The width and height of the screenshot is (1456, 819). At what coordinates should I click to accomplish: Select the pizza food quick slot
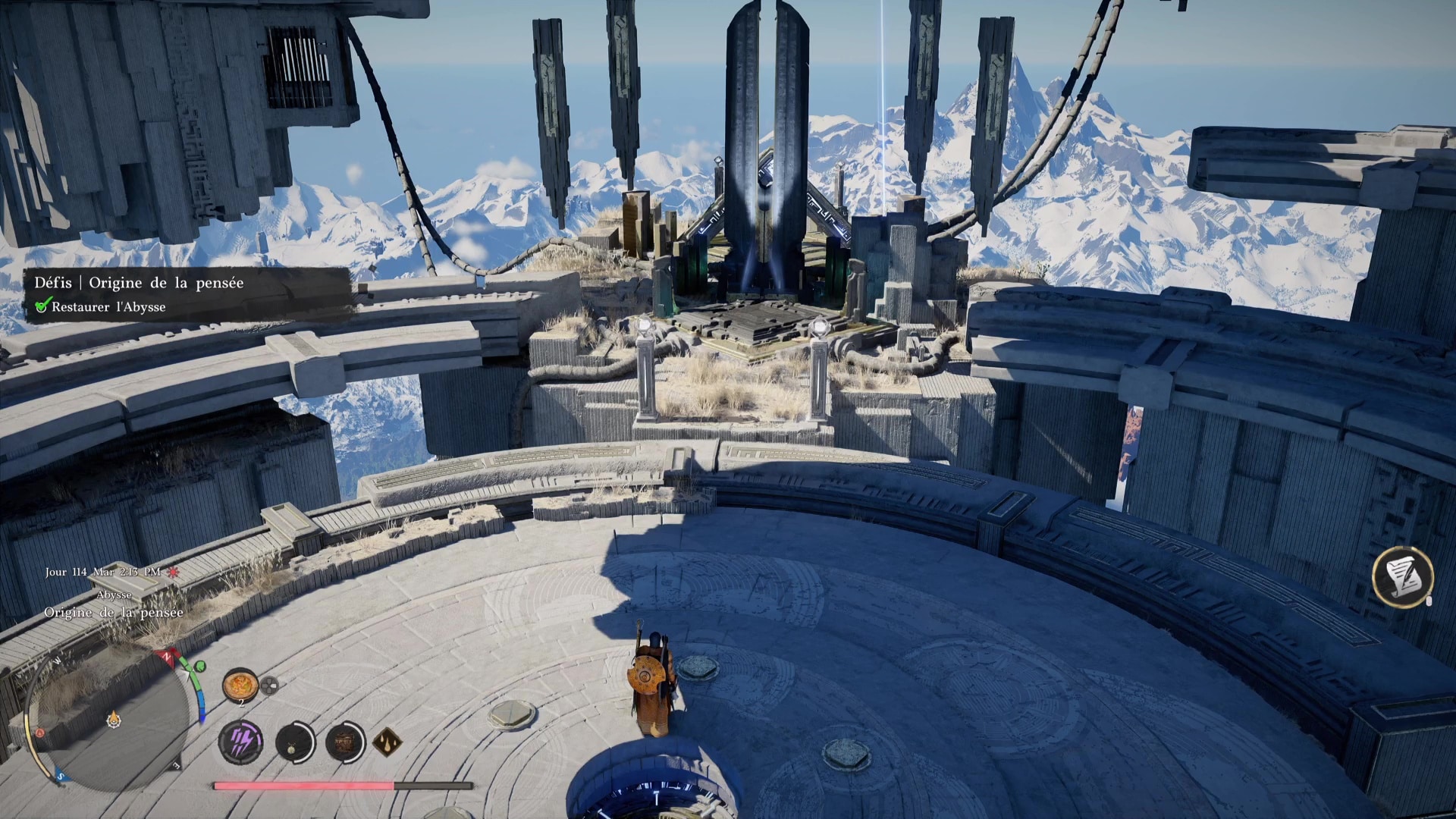click(x=240, y=685)
